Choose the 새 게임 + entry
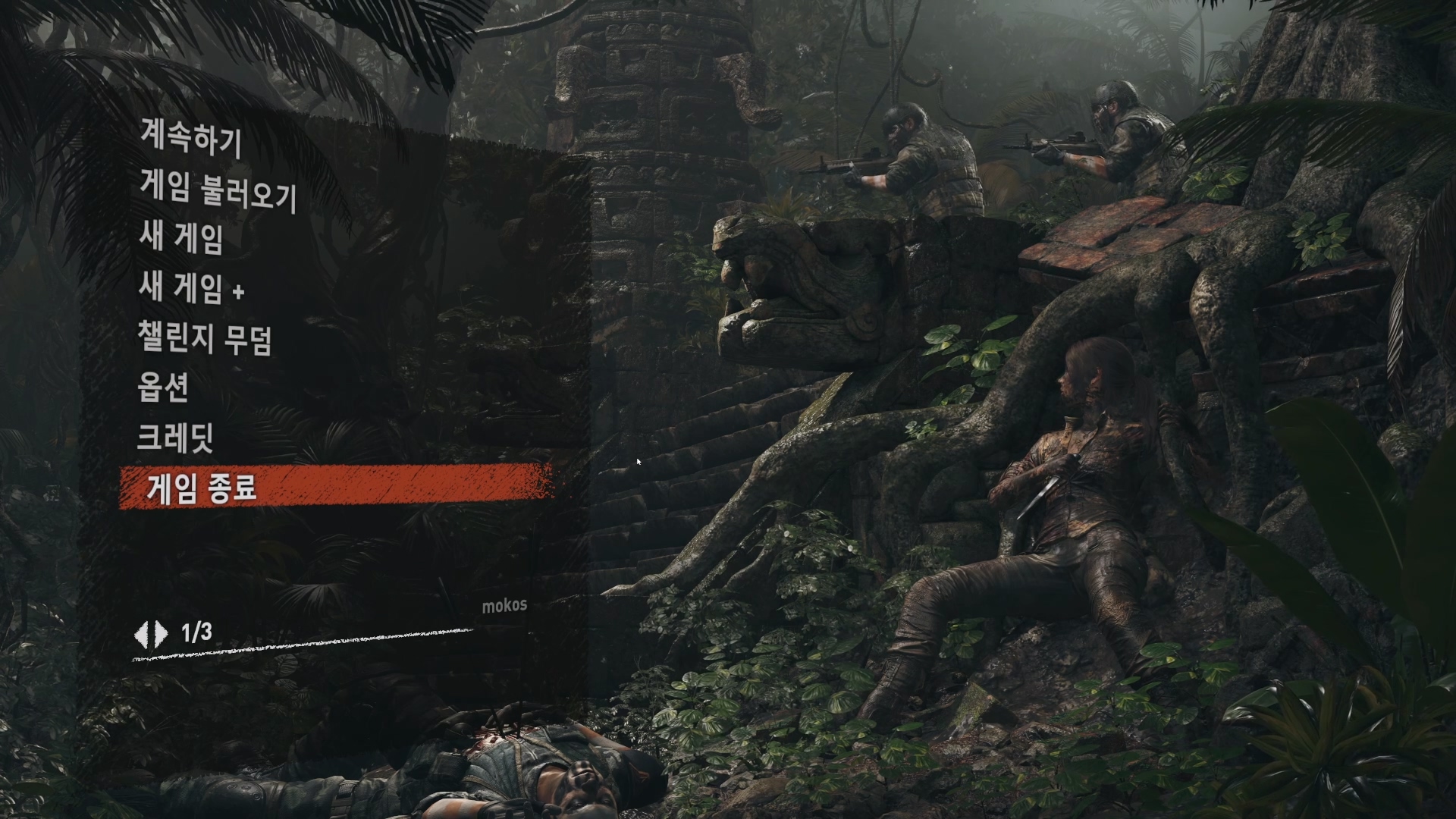 [x=192, y=288]
